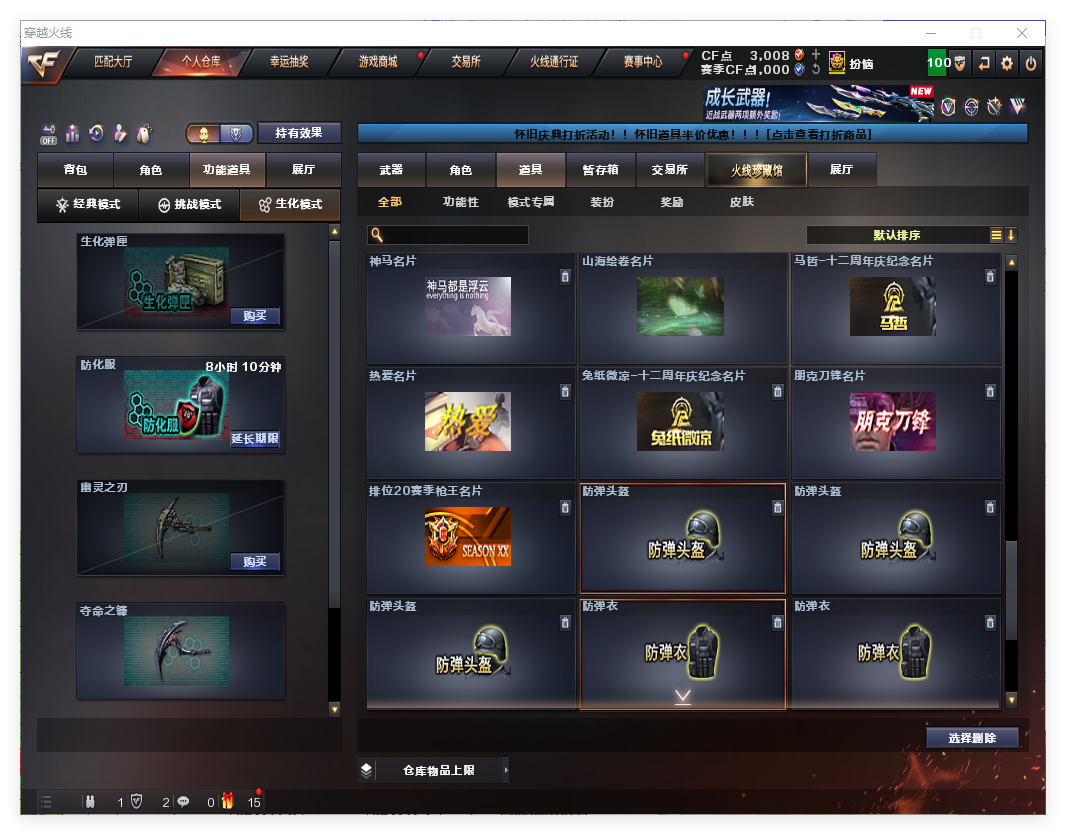This screenshot has width=1066, height=835.
Task: Delete the 山海绘卷名片 with its trash icon
Action: 778,277
